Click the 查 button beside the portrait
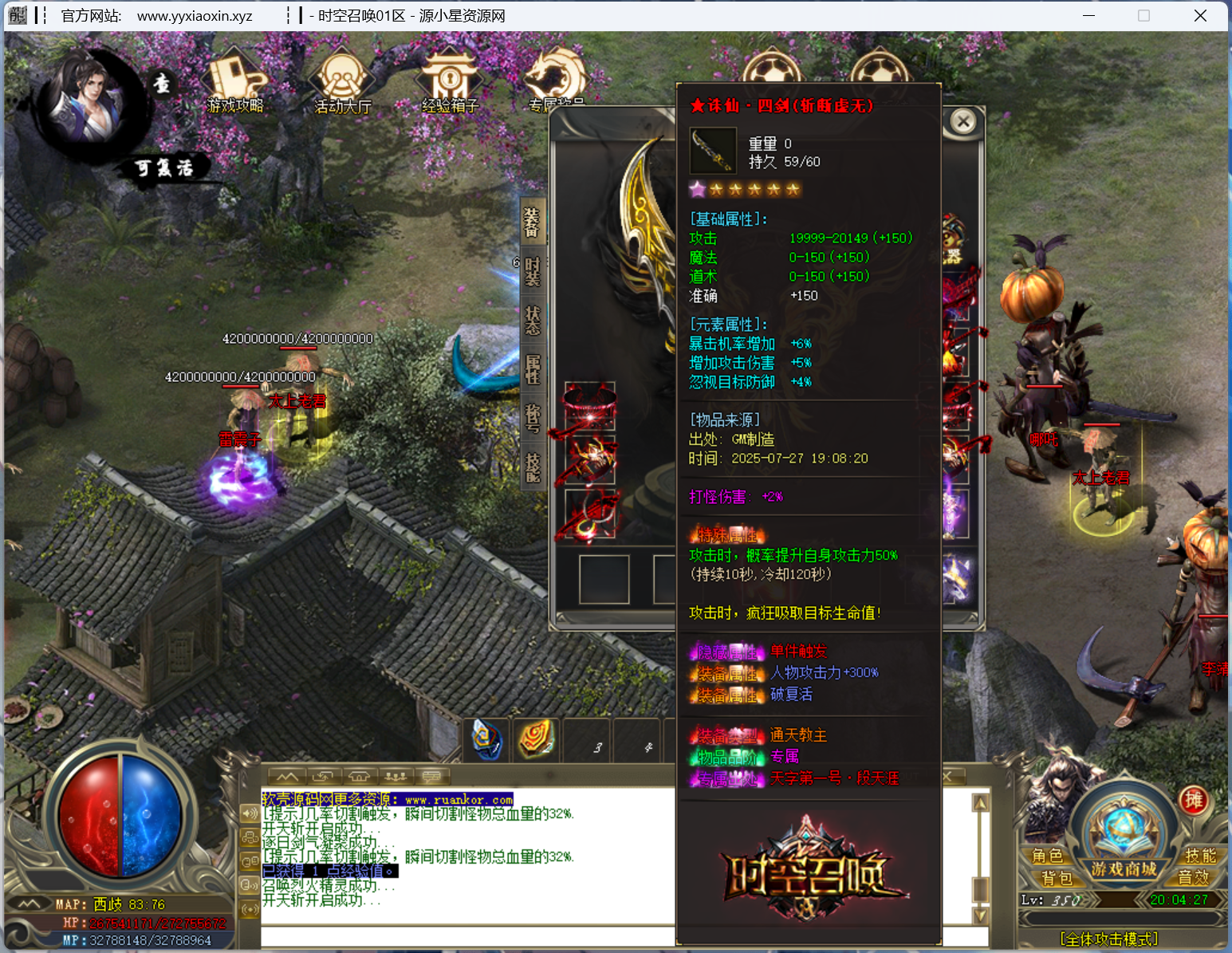1232x953 pixels. tap(162, 84)
